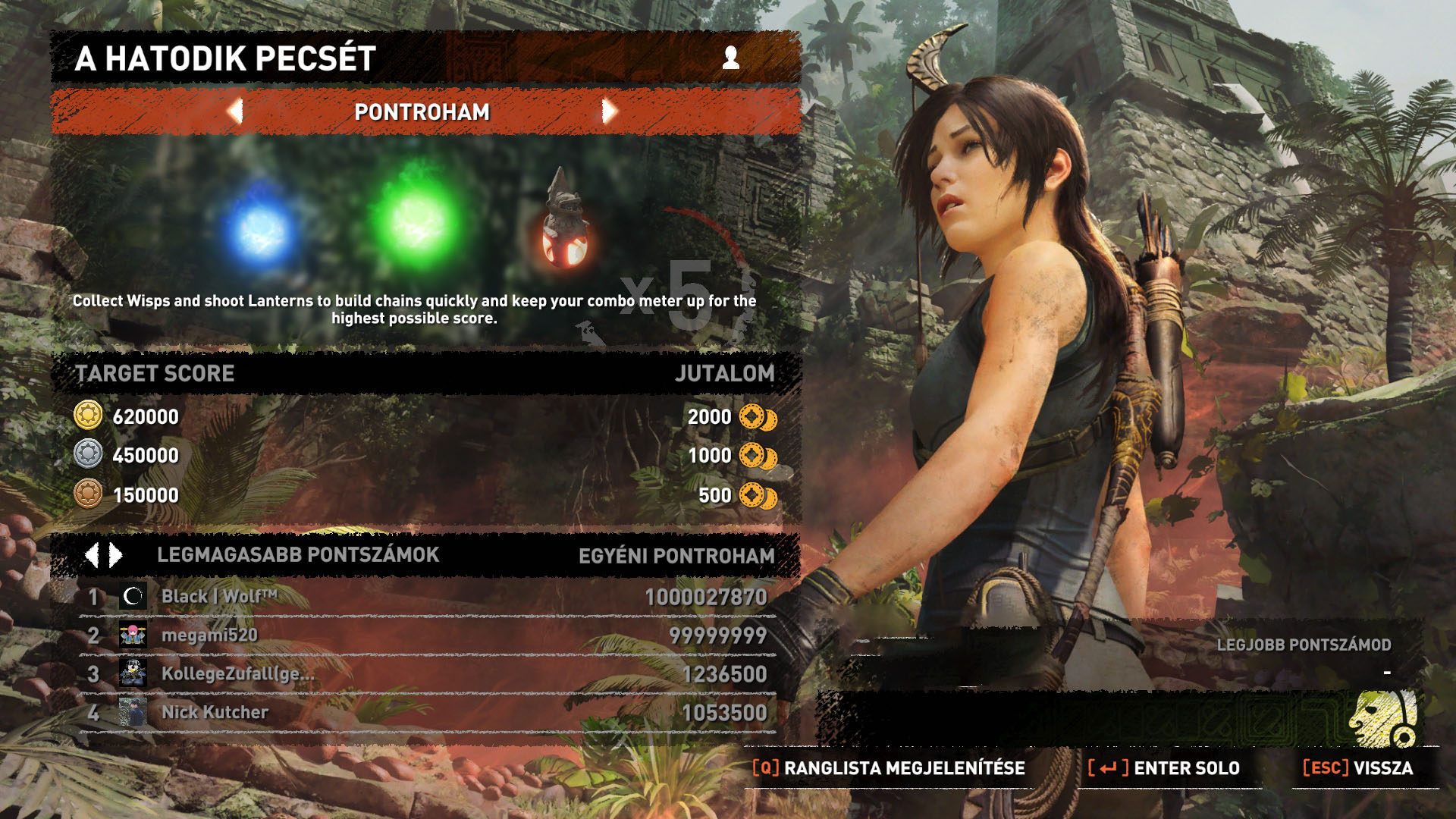The image size is (1456, 819).
Task: Start the challenge with Enter Solo
Action: tap(1164, 768)
